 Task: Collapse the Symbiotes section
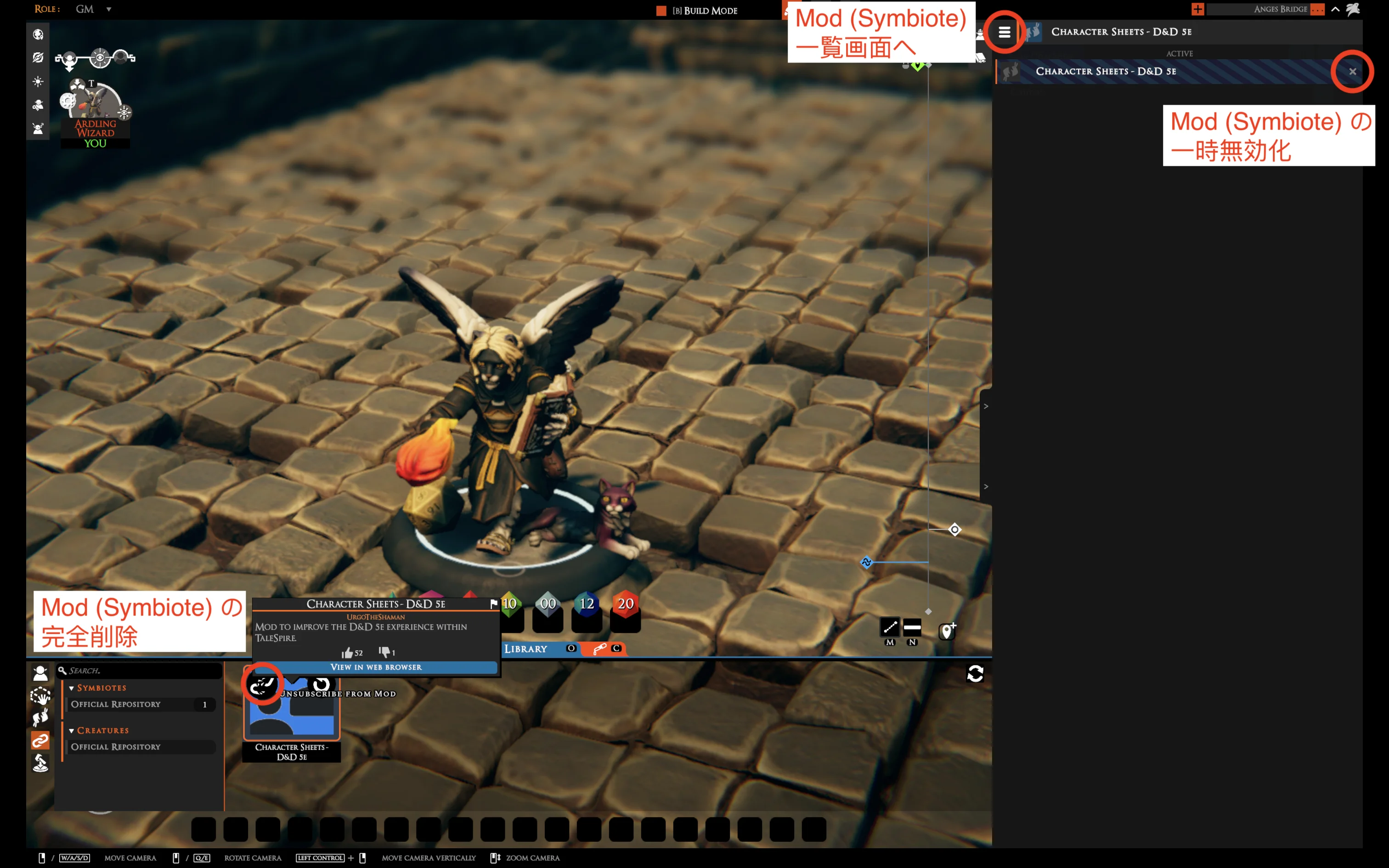pyautogui.click(x=71, y=687)
